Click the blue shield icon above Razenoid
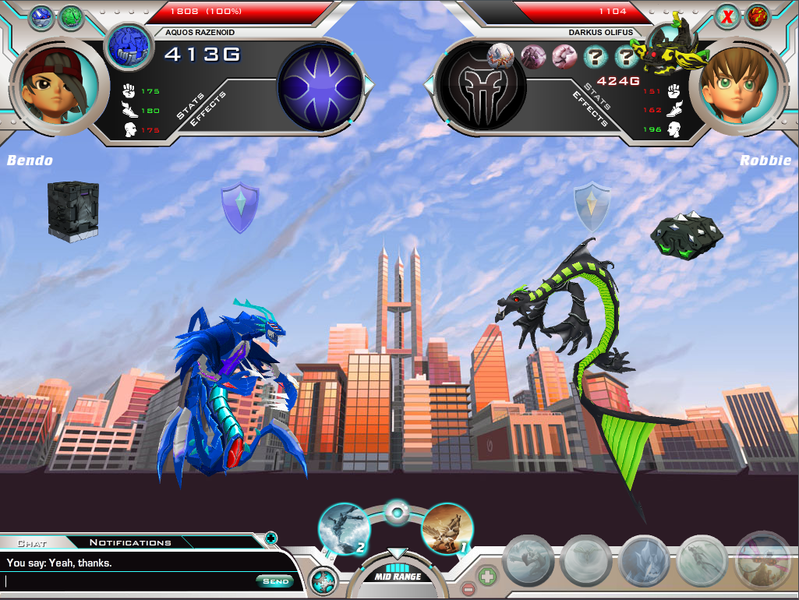Screen dimensions: 799x600 pyautogui.click(x=239, y=207)
